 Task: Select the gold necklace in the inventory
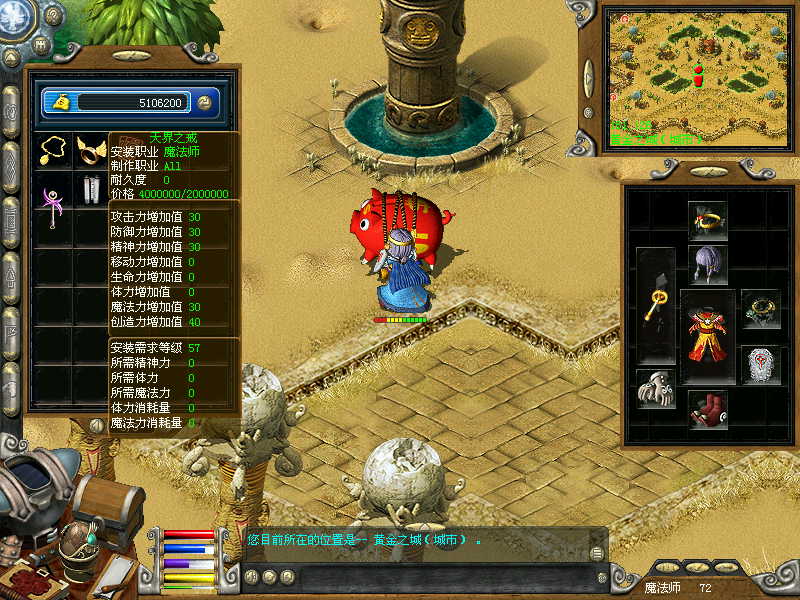click(52, 150)
